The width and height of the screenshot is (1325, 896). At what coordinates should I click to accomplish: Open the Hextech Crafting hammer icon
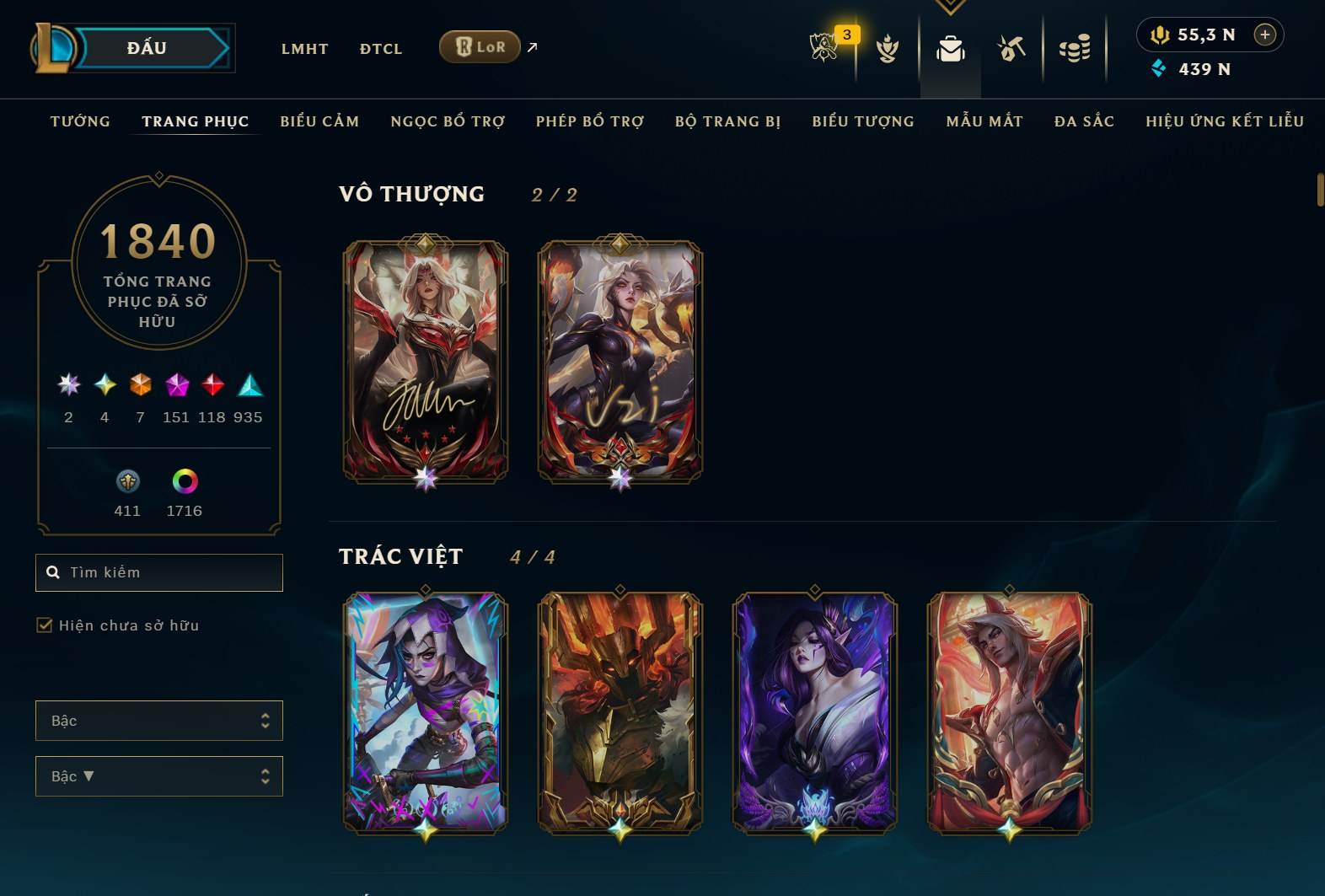pyautogui.click(x=1011, y=49)
